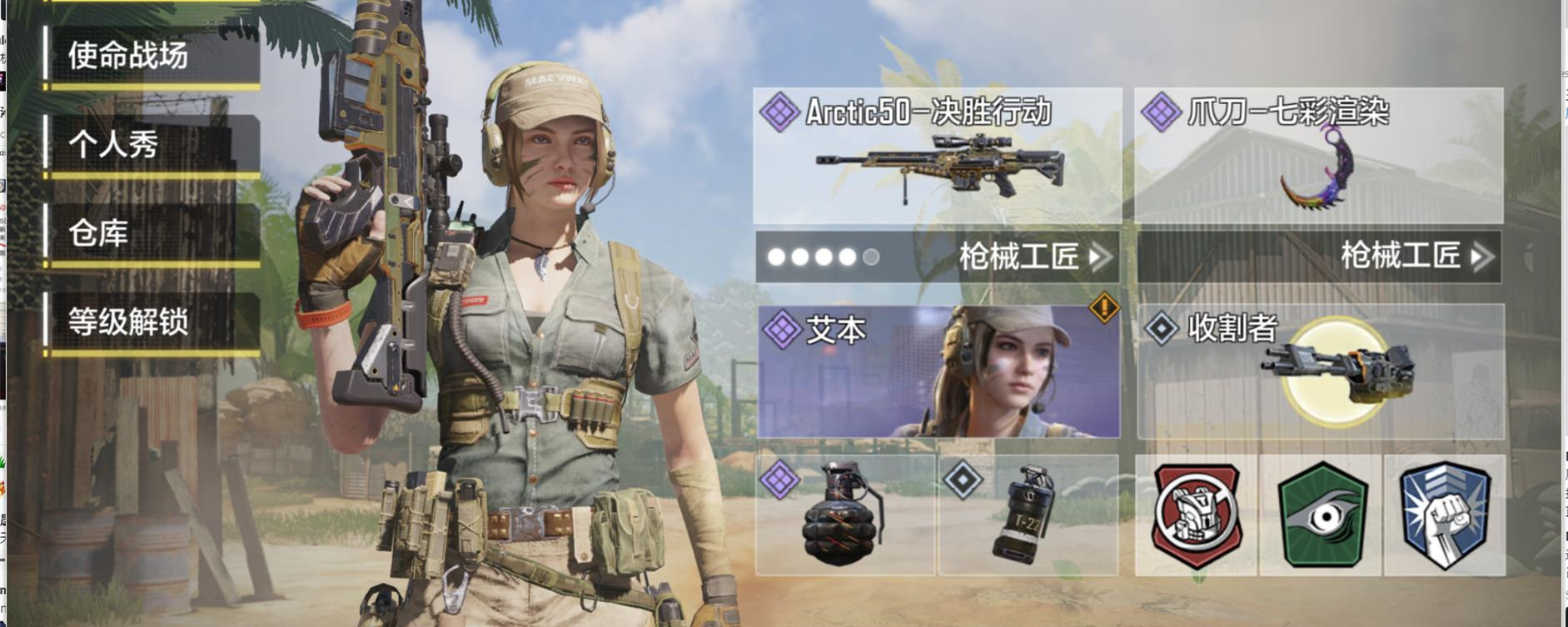Select the blue raised fist perk icon
1568x627 pixels.
pyautogui.click(x=1444, y=515)
